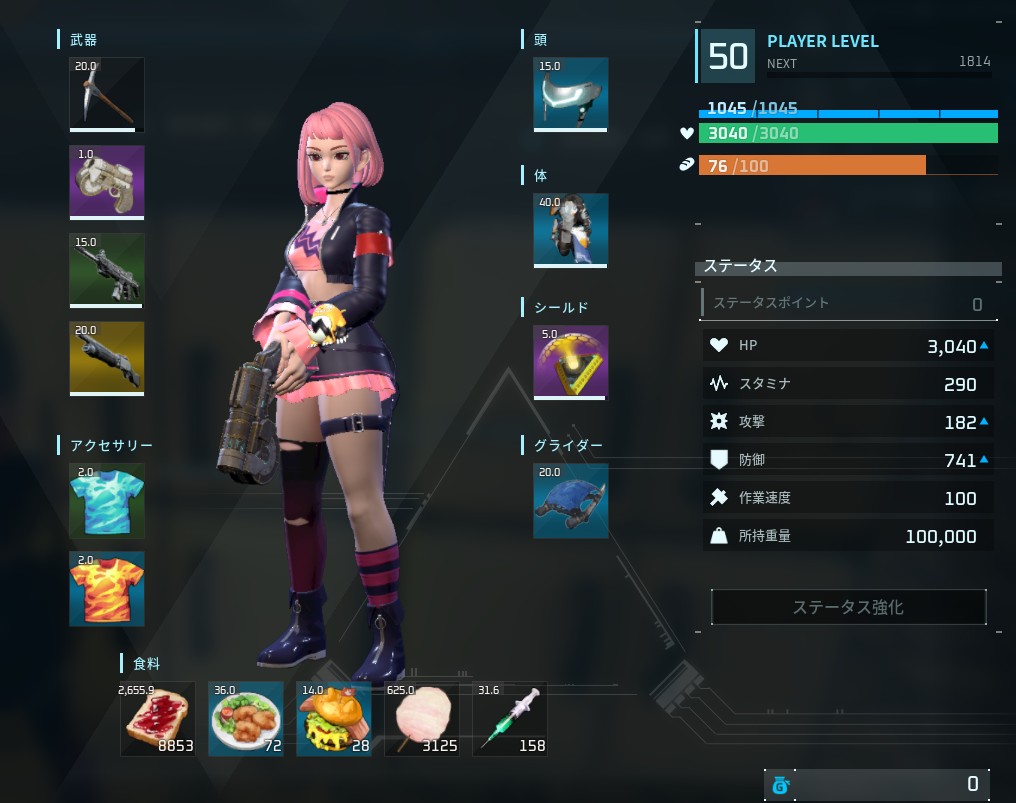Raise the 攻撃 attack stat arrow
The image size is (1016, 803).
[x=985, y=422]
